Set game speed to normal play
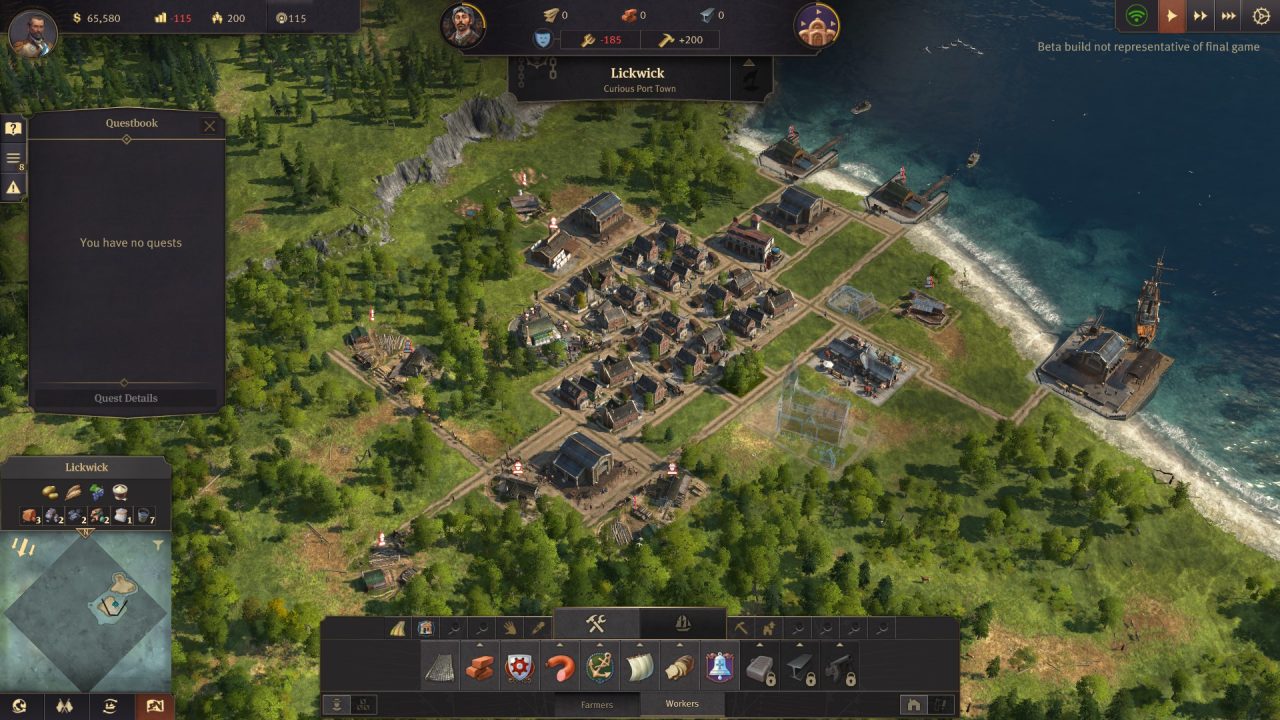The width and height of the screenshot is (1280, 720). [x=1170, y=16]
